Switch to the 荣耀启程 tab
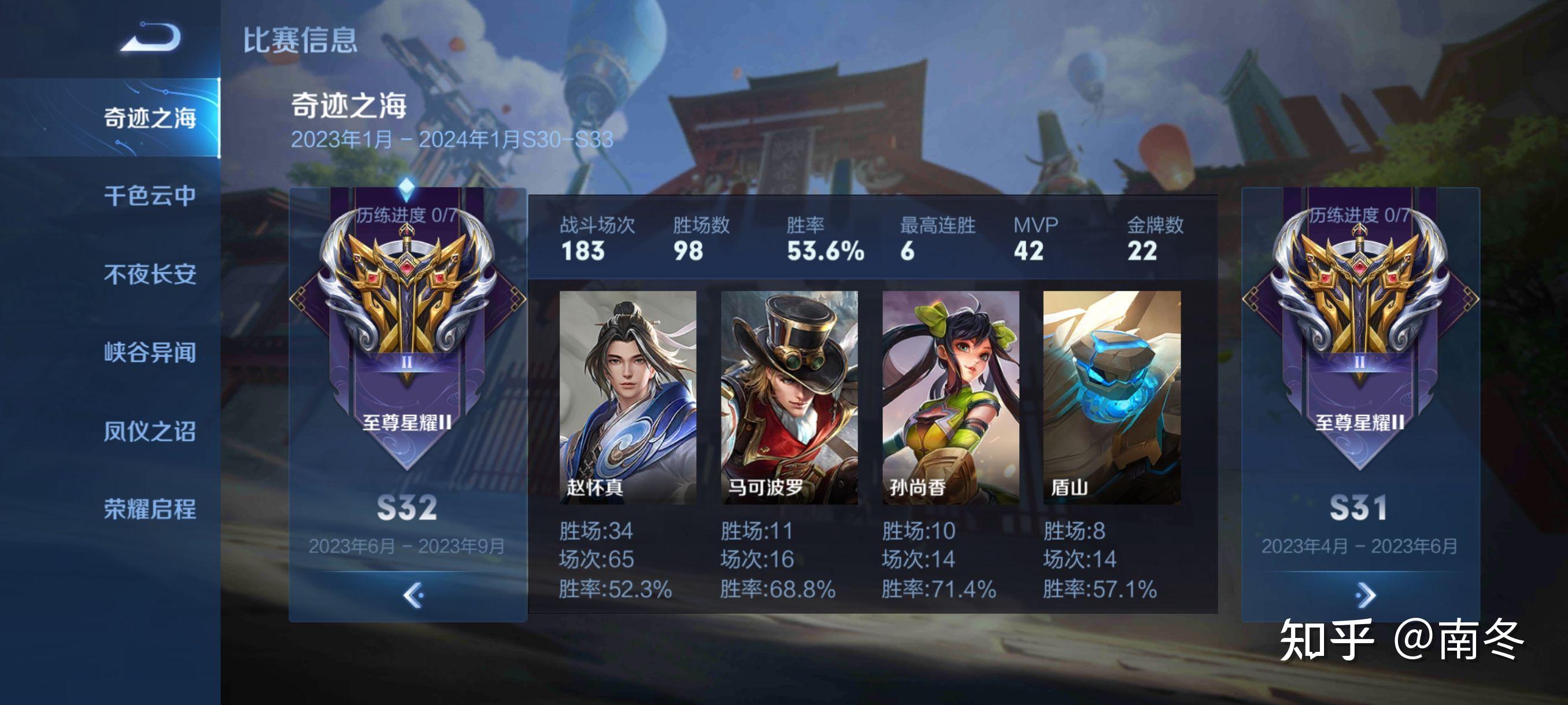Screen dimensions: 1568x705 [x=150, y=509]
